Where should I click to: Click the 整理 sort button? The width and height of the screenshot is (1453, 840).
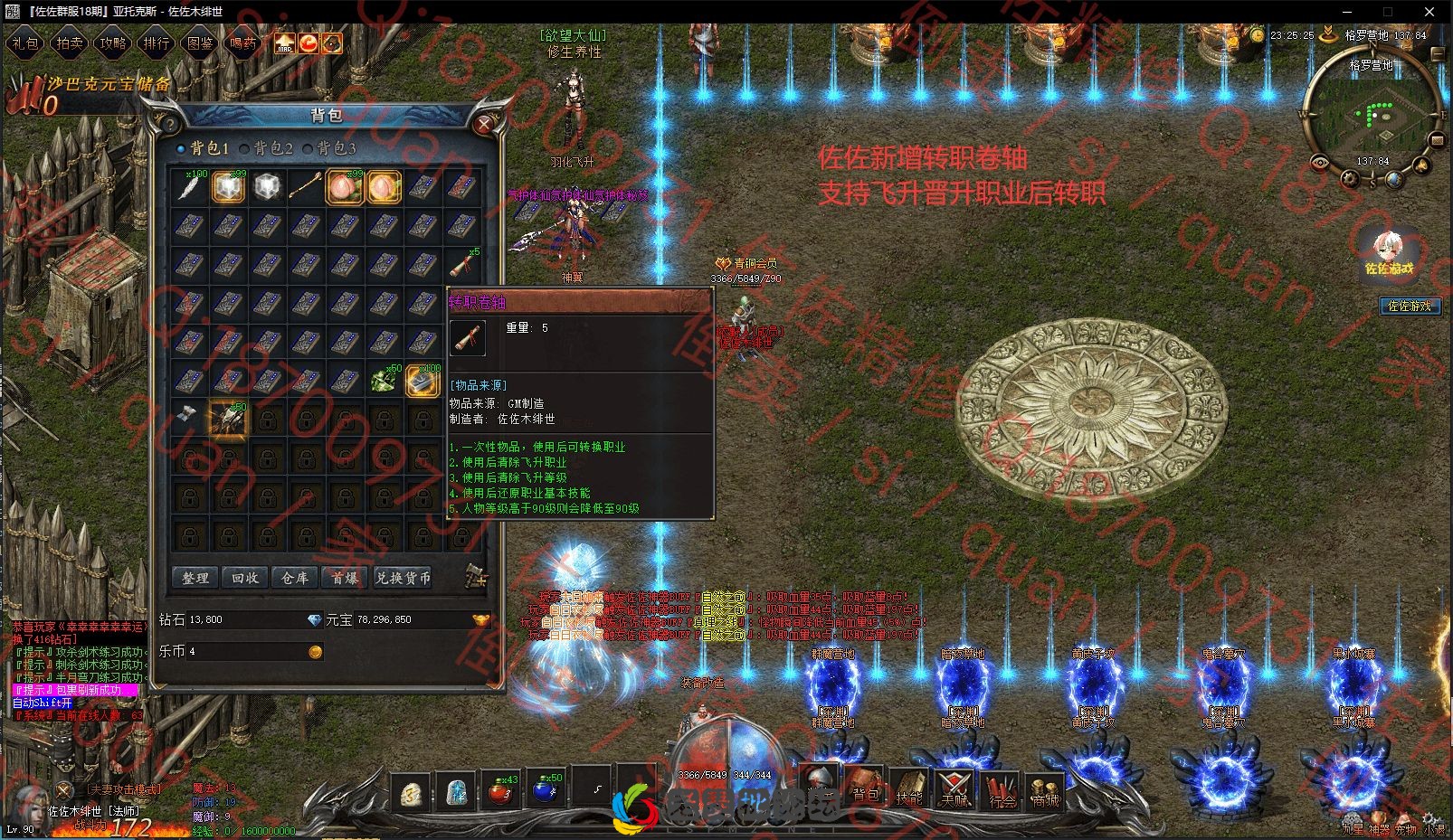pyautogui.click(x=195, y=578)
